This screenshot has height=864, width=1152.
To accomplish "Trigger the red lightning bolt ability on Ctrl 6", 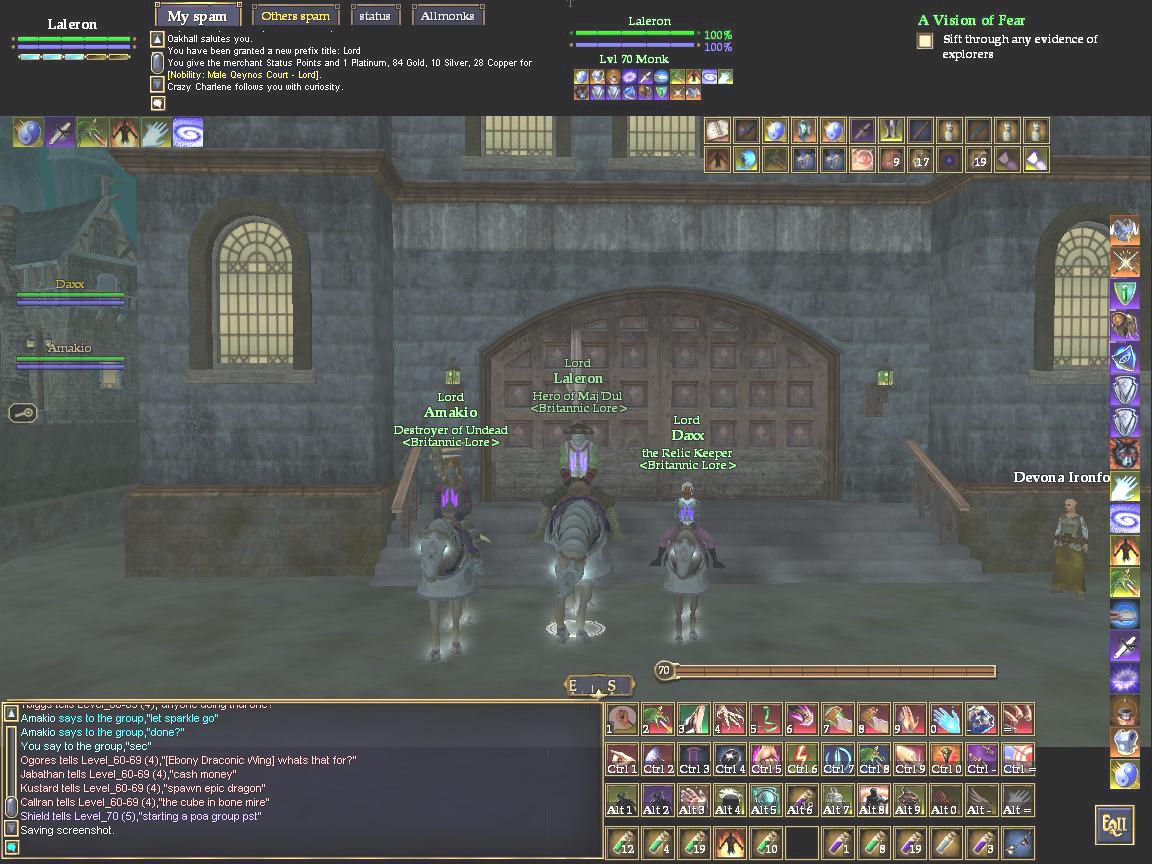I will click(x=801, y=758).
